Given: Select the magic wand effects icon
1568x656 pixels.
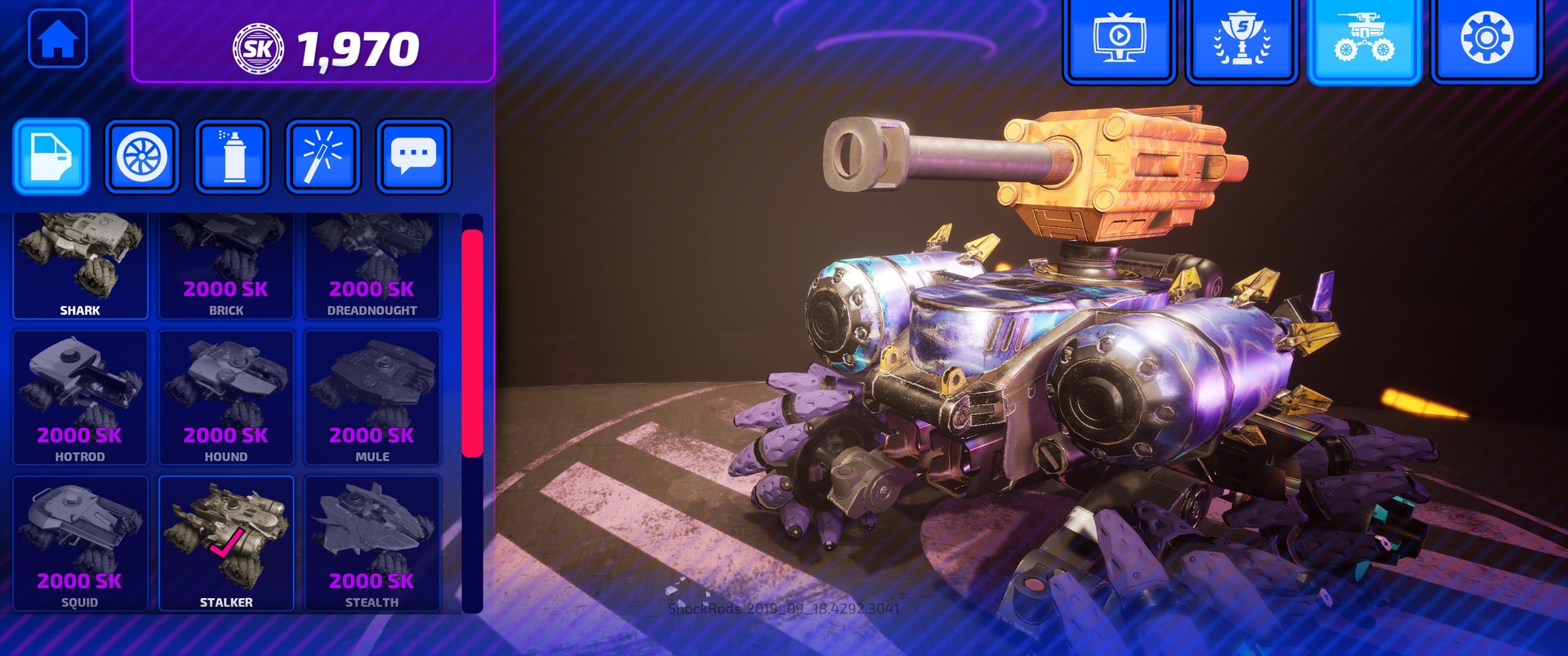Looking at the screenshot, I should [322, 156].
